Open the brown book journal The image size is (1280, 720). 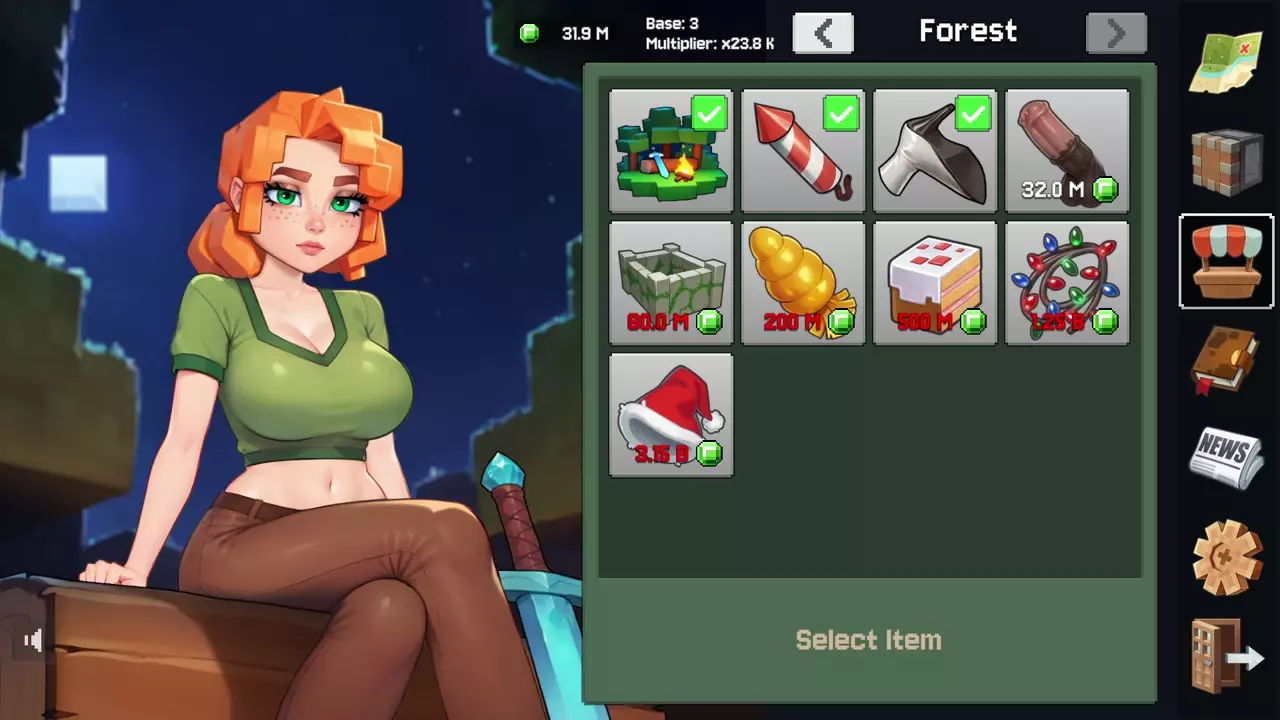pyautogui.click(x=1227, y=360)
